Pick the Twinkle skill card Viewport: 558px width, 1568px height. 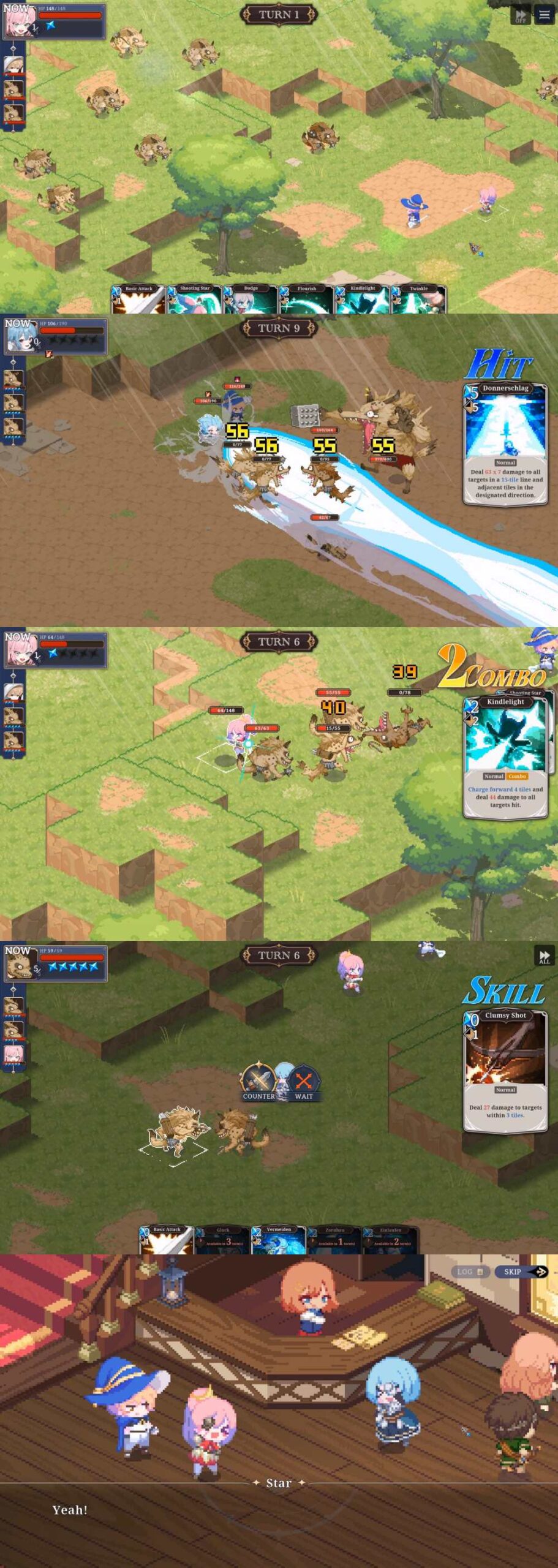point(418,300)
